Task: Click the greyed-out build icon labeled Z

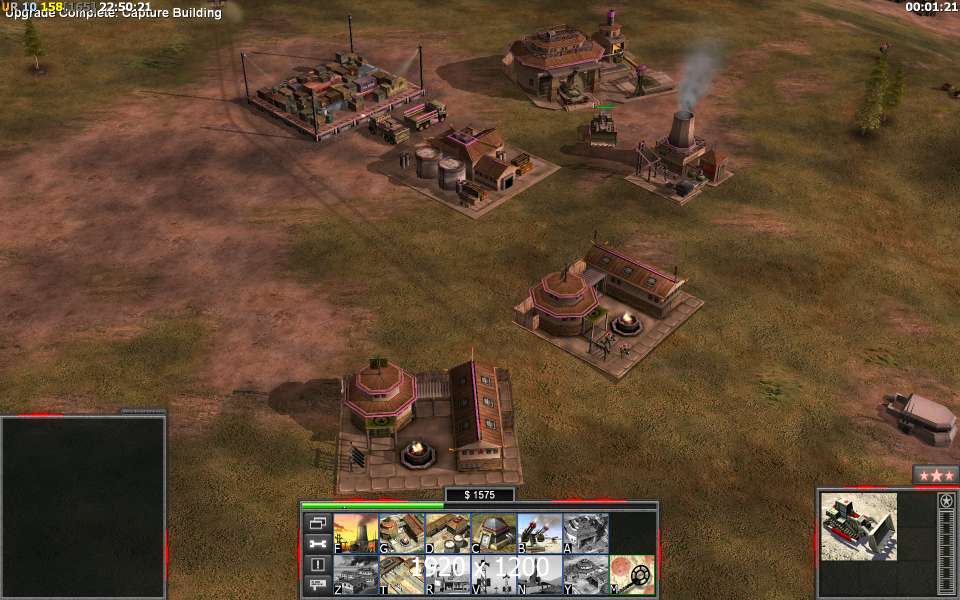Action: tap(355, 575)
